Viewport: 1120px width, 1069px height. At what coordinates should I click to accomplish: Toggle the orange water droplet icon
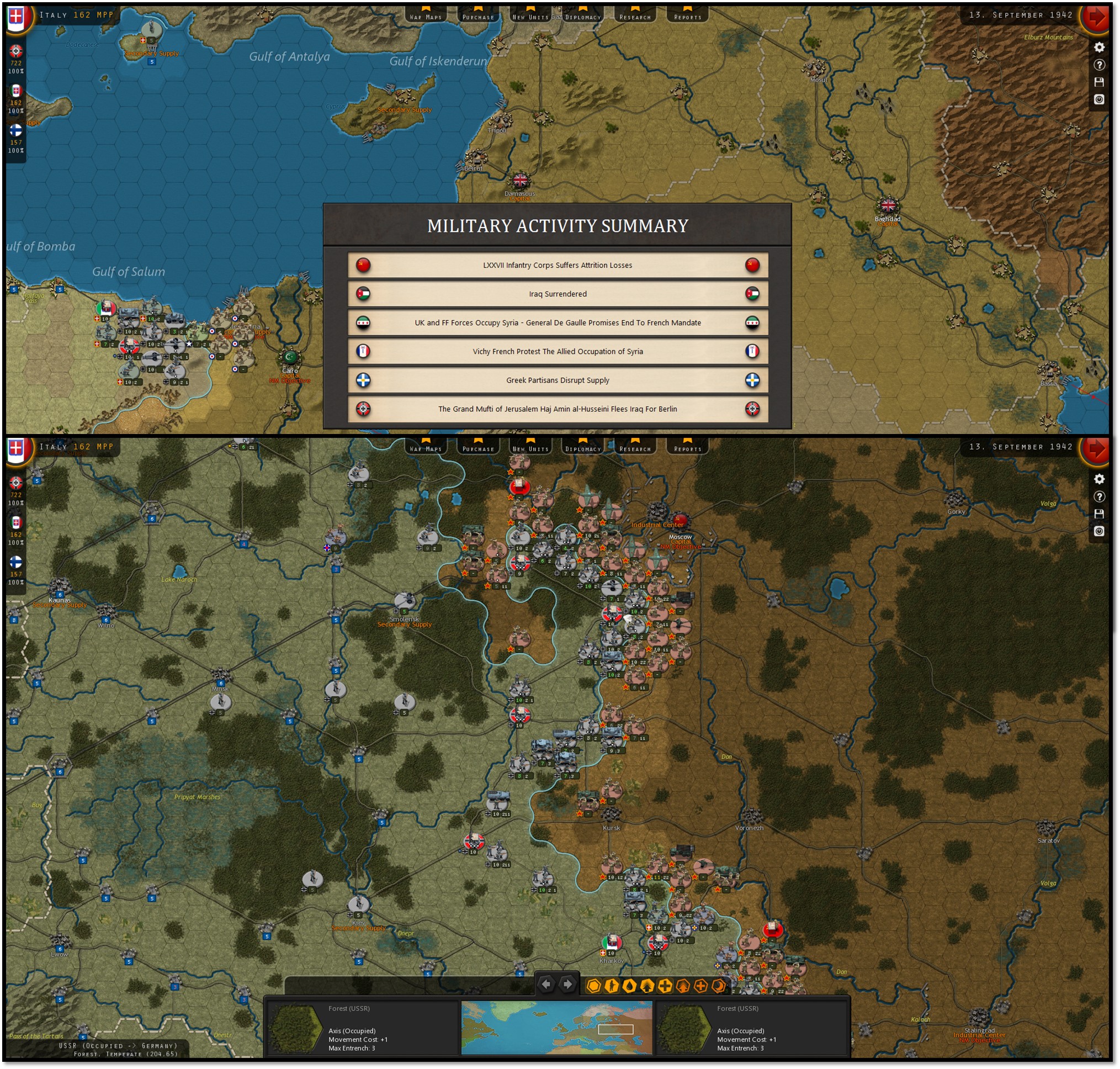629,986
